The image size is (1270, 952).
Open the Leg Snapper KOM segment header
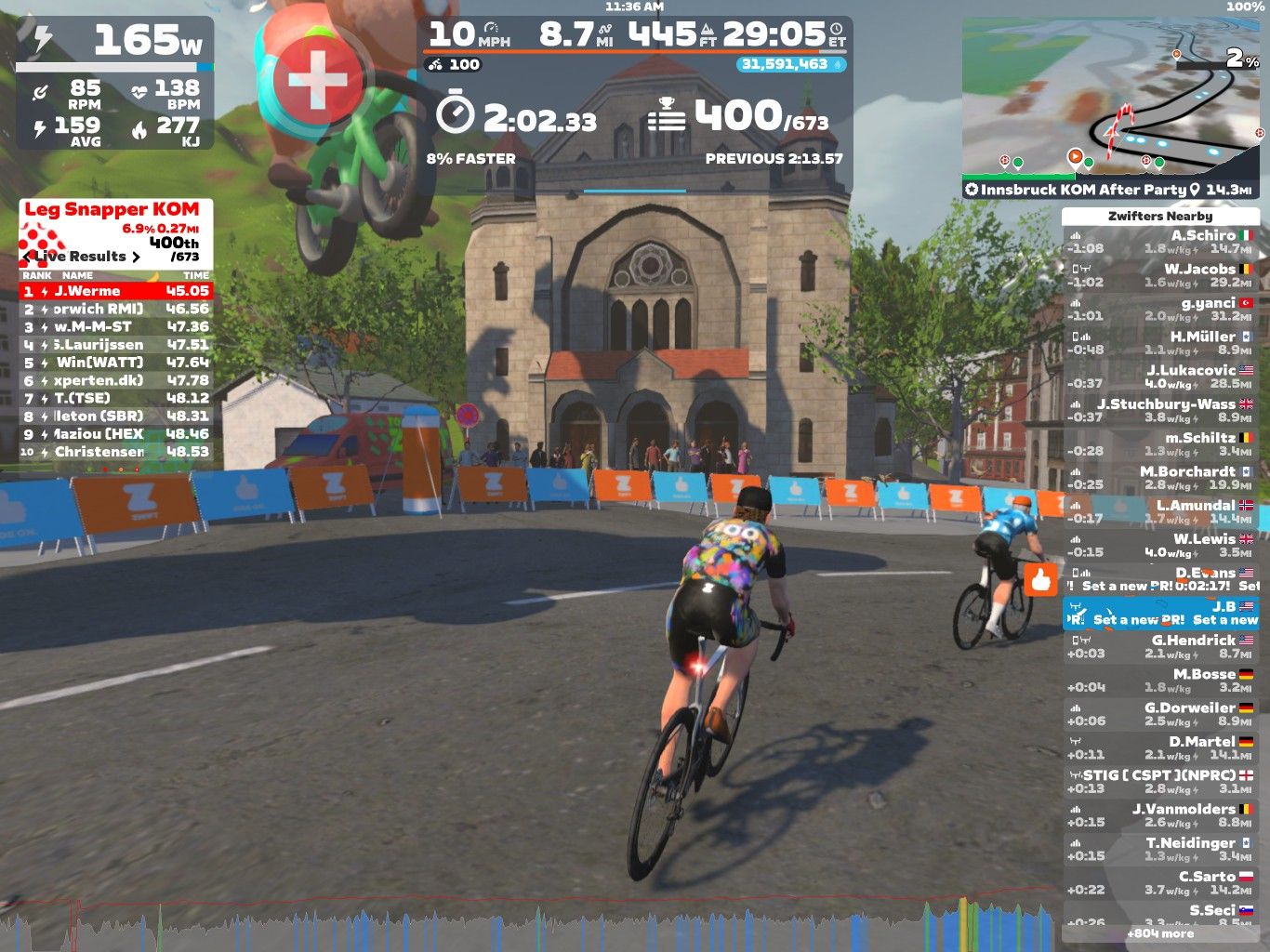coord(112,210)
